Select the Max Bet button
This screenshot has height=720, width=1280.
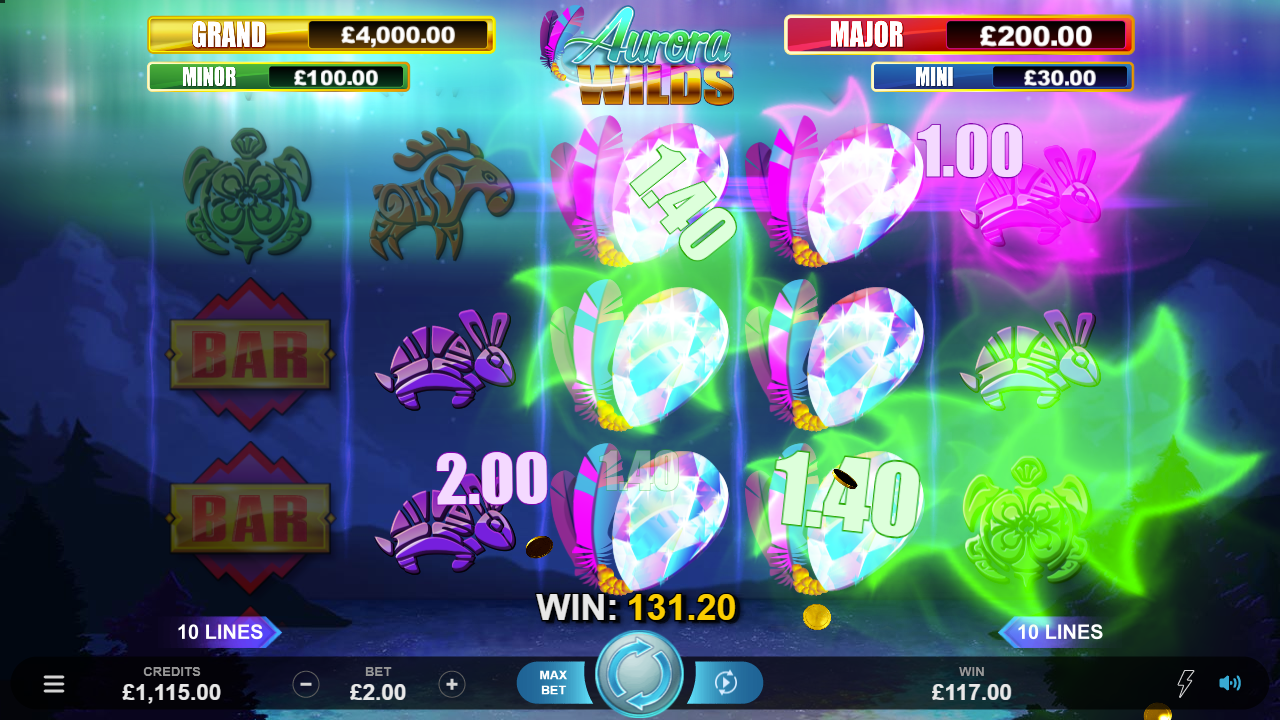click(x=553, y=683)
